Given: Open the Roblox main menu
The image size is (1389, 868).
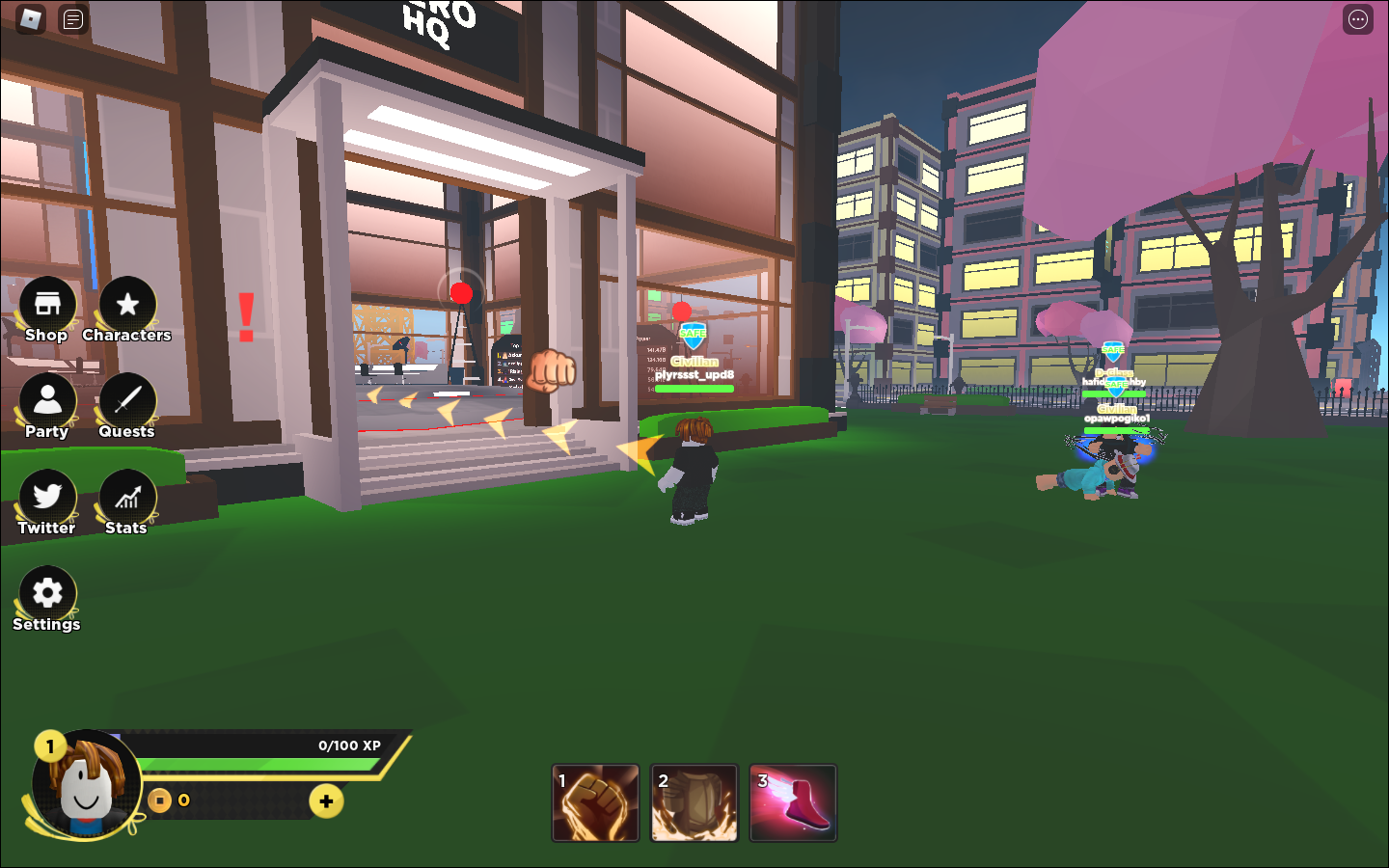Looking at the screenshot, I should 31,19.
